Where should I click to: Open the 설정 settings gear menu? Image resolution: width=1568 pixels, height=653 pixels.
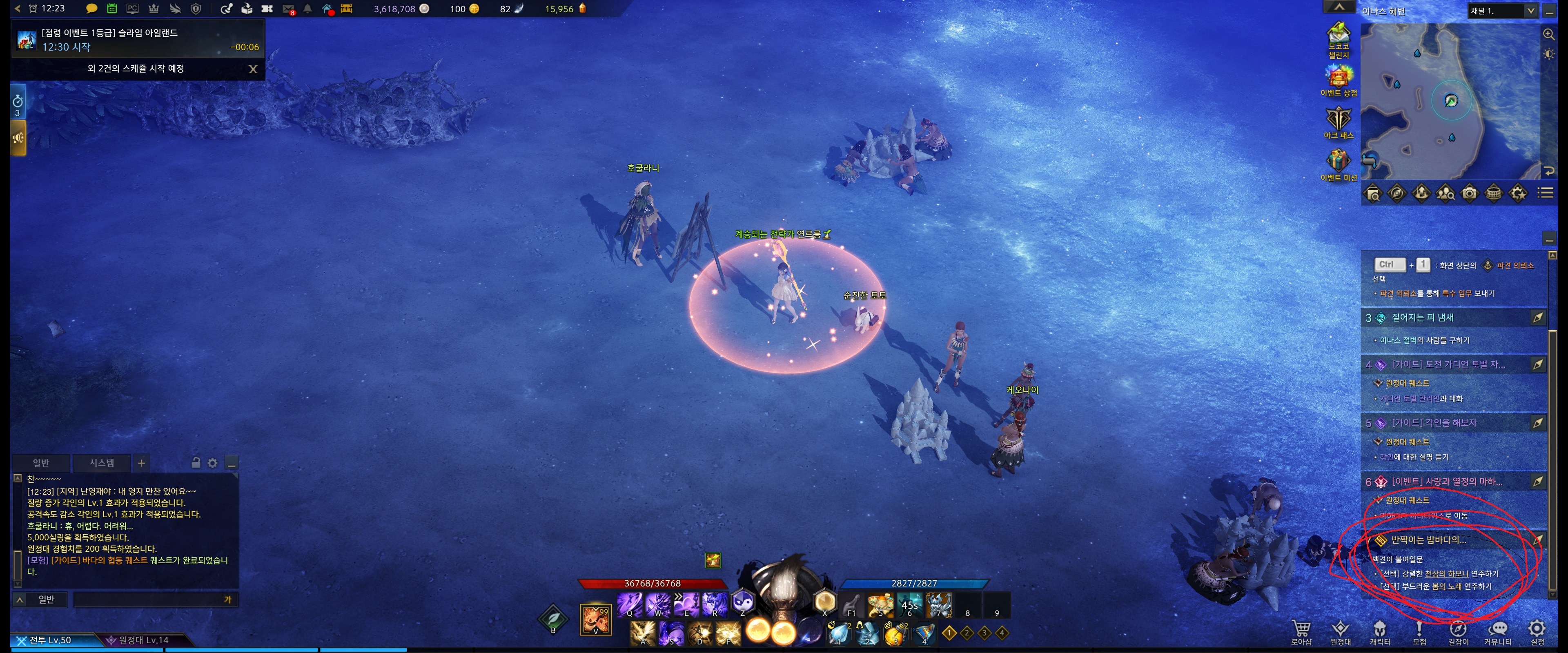[x=1537, y=631]
